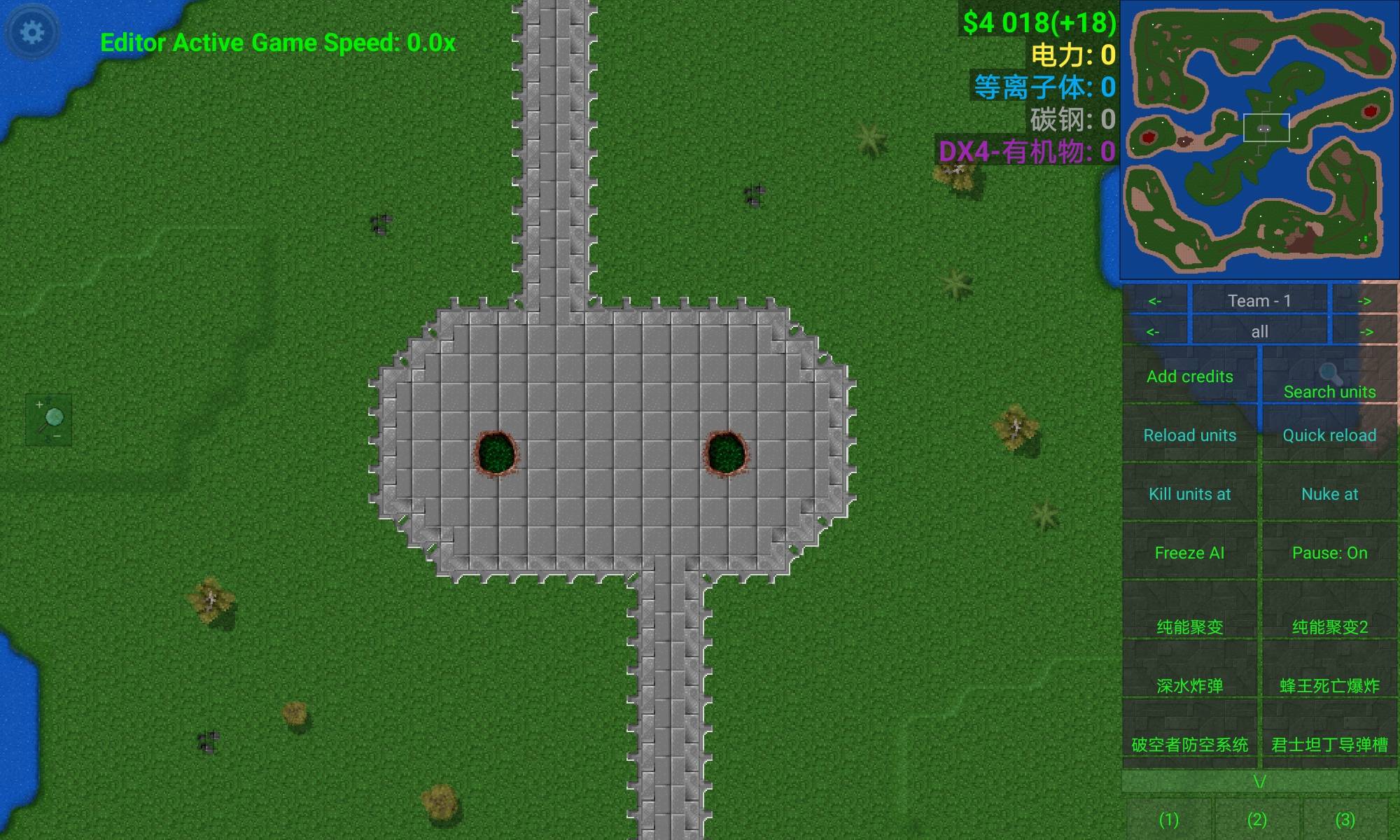Go to next team with right arrow

tap(1364, 301)
